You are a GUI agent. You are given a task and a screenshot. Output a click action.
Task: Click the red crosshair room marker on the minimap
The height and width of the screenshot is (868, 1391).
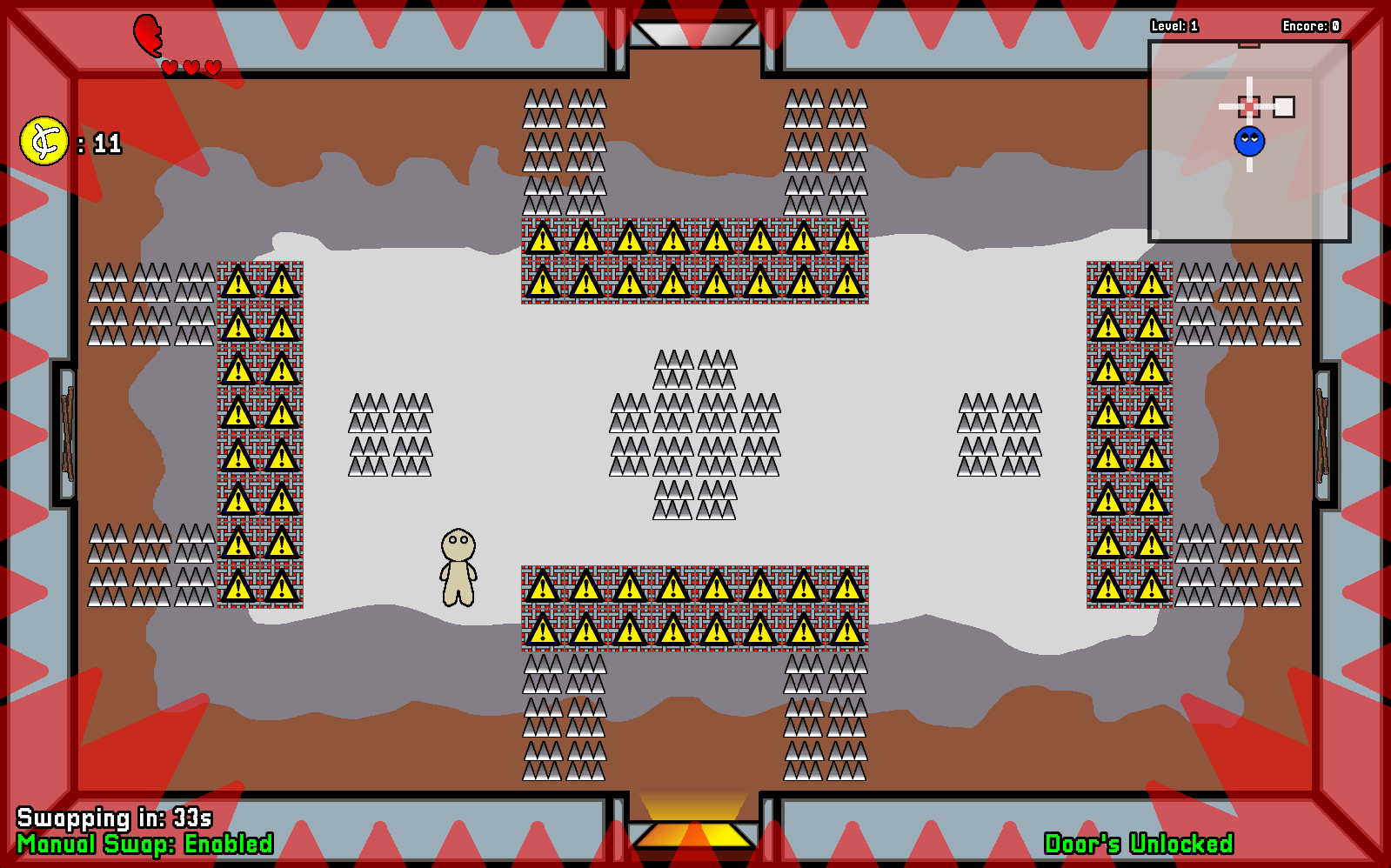(x=1250, y=105)
